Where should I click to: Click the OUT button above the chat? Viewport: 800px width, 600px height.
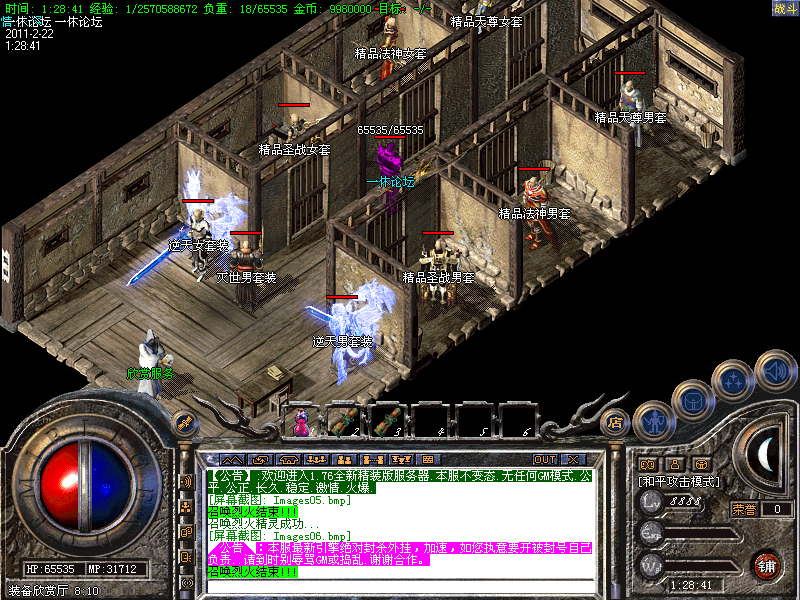[545, 459]
